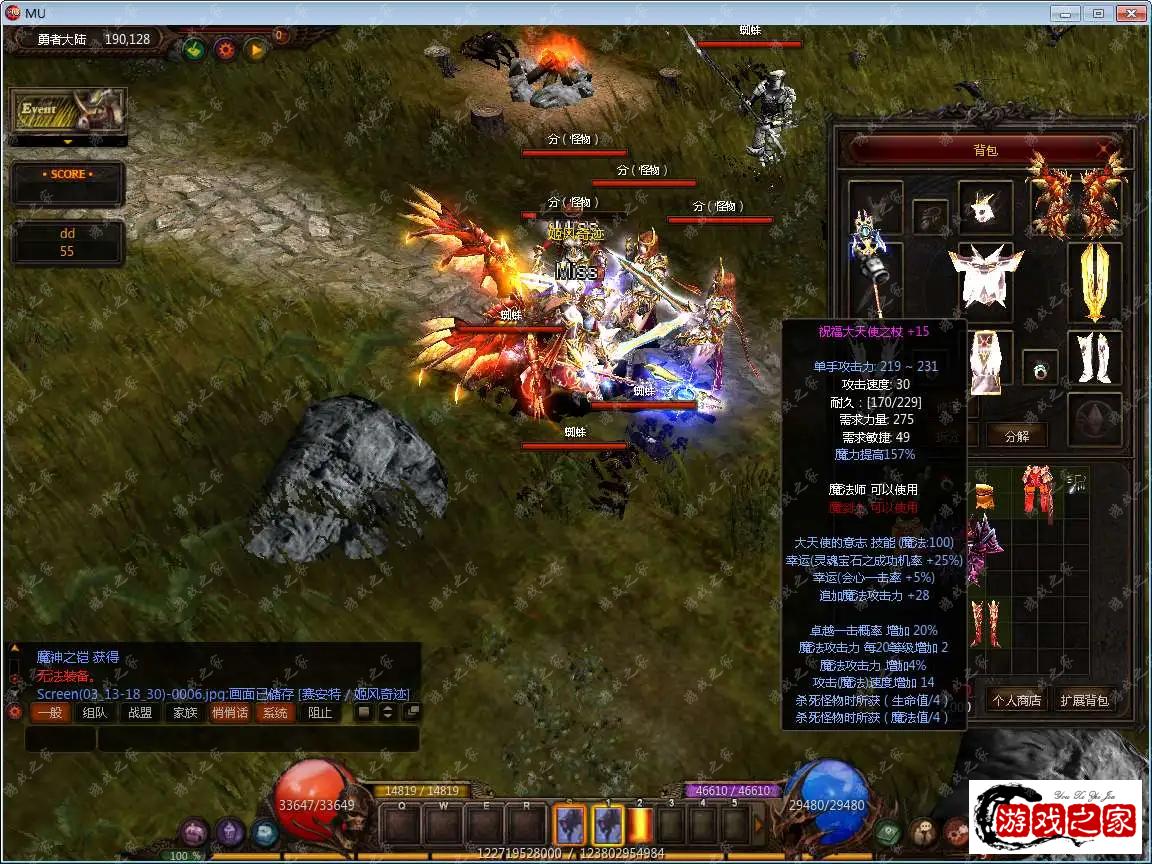
Task: Open the 个人商店 personal shop
Action: [x=1016, y=700]
